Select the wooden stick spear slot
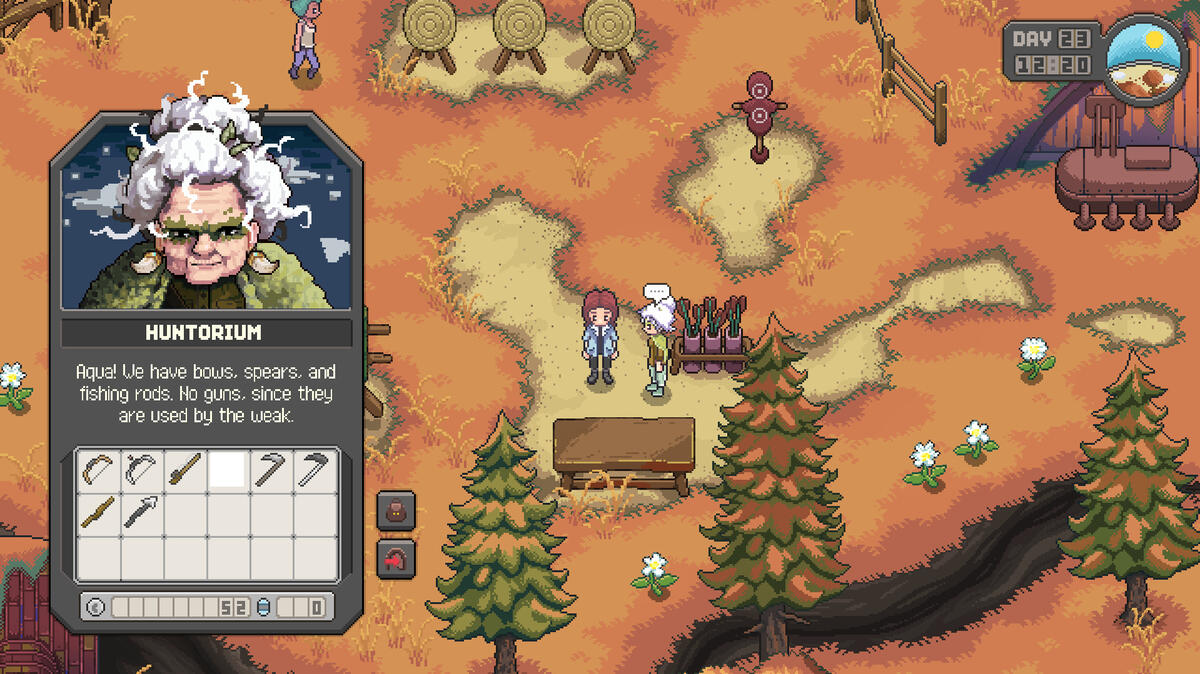The height and width of the screenshot is (674, 1200). point(98,514)
